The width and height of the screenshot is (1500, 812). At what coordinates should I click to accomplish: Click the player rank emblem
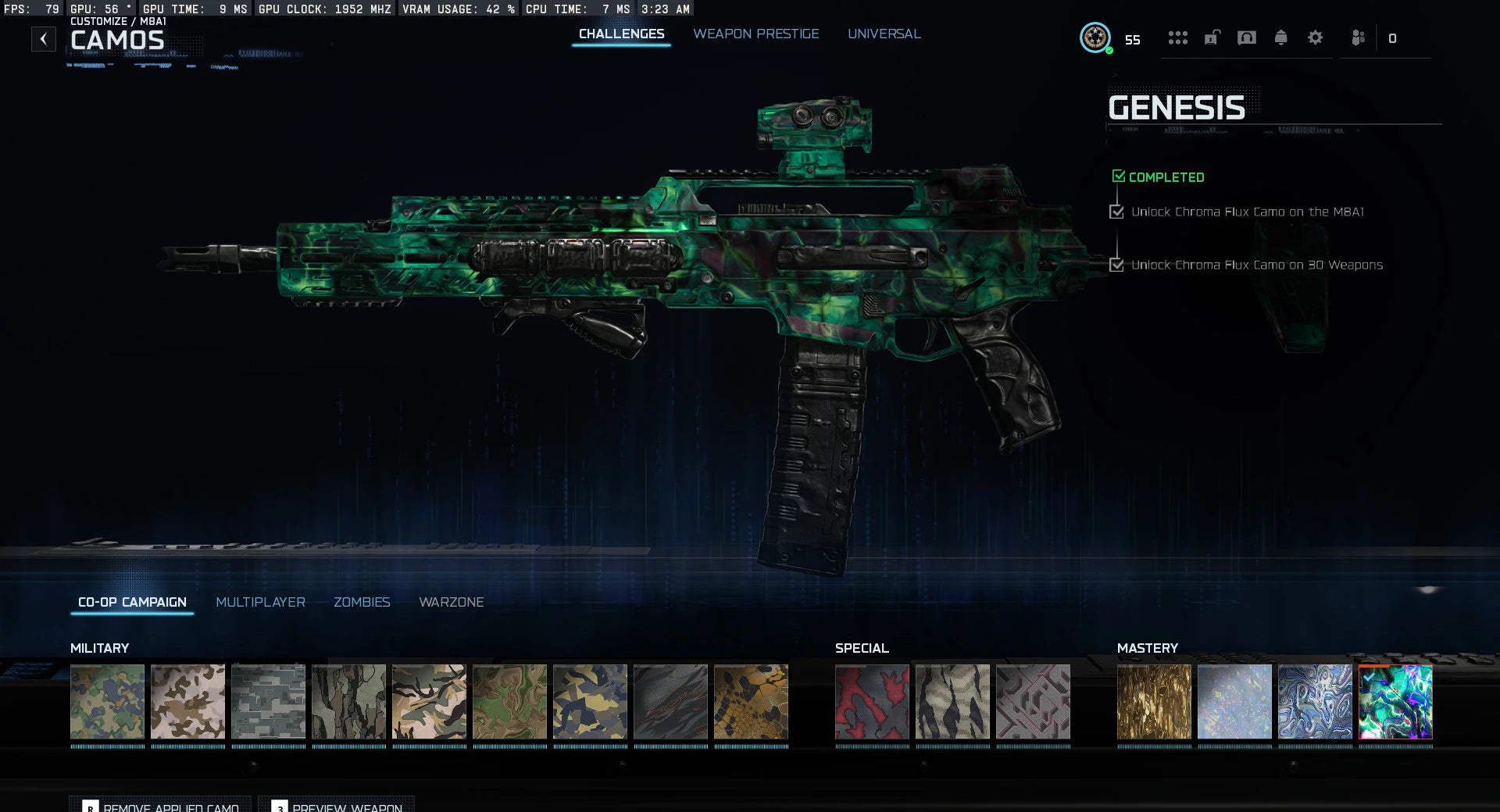tap(1095, 37)
